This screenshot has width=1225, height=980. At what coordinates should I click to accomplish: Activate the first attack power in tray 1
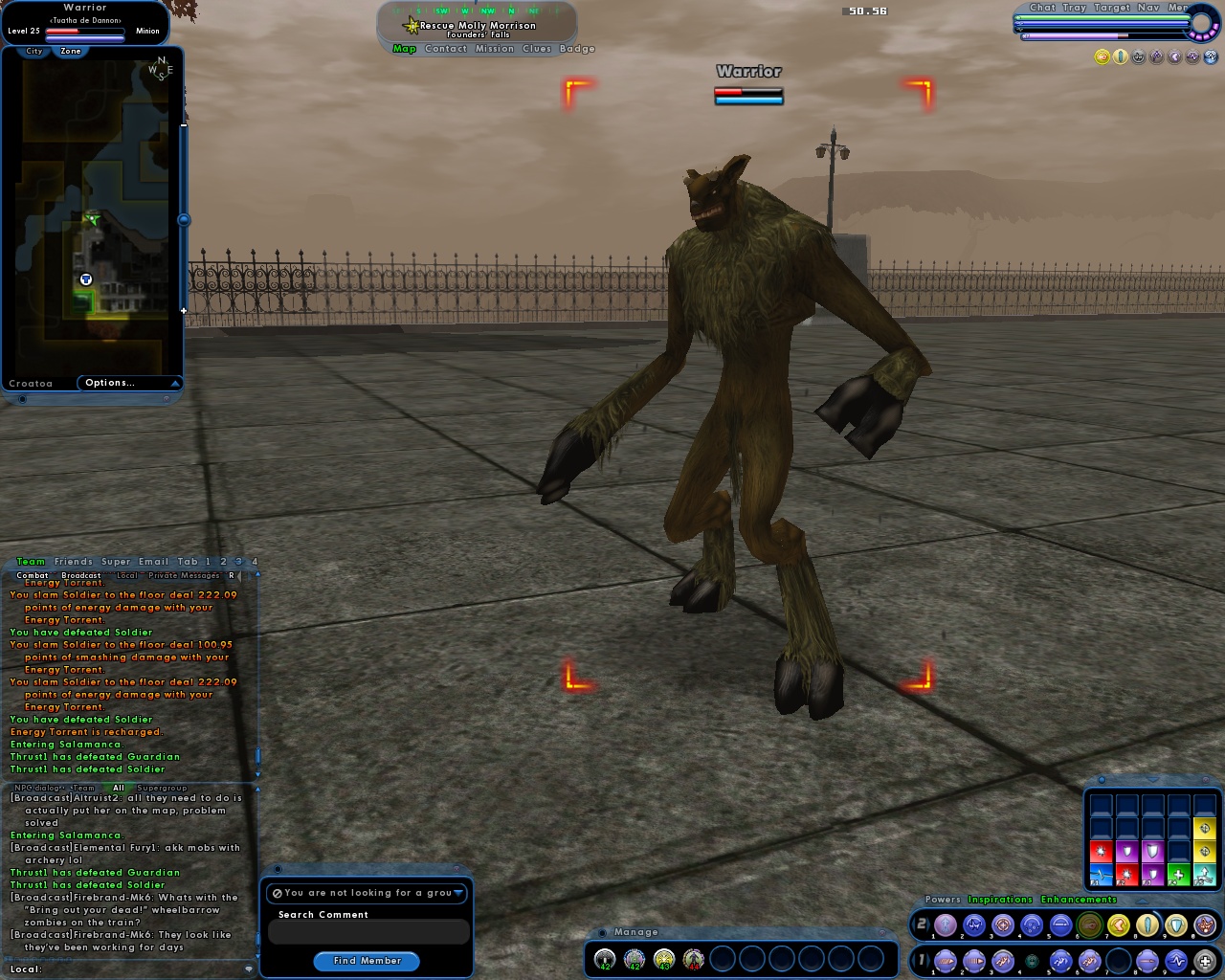945,960
